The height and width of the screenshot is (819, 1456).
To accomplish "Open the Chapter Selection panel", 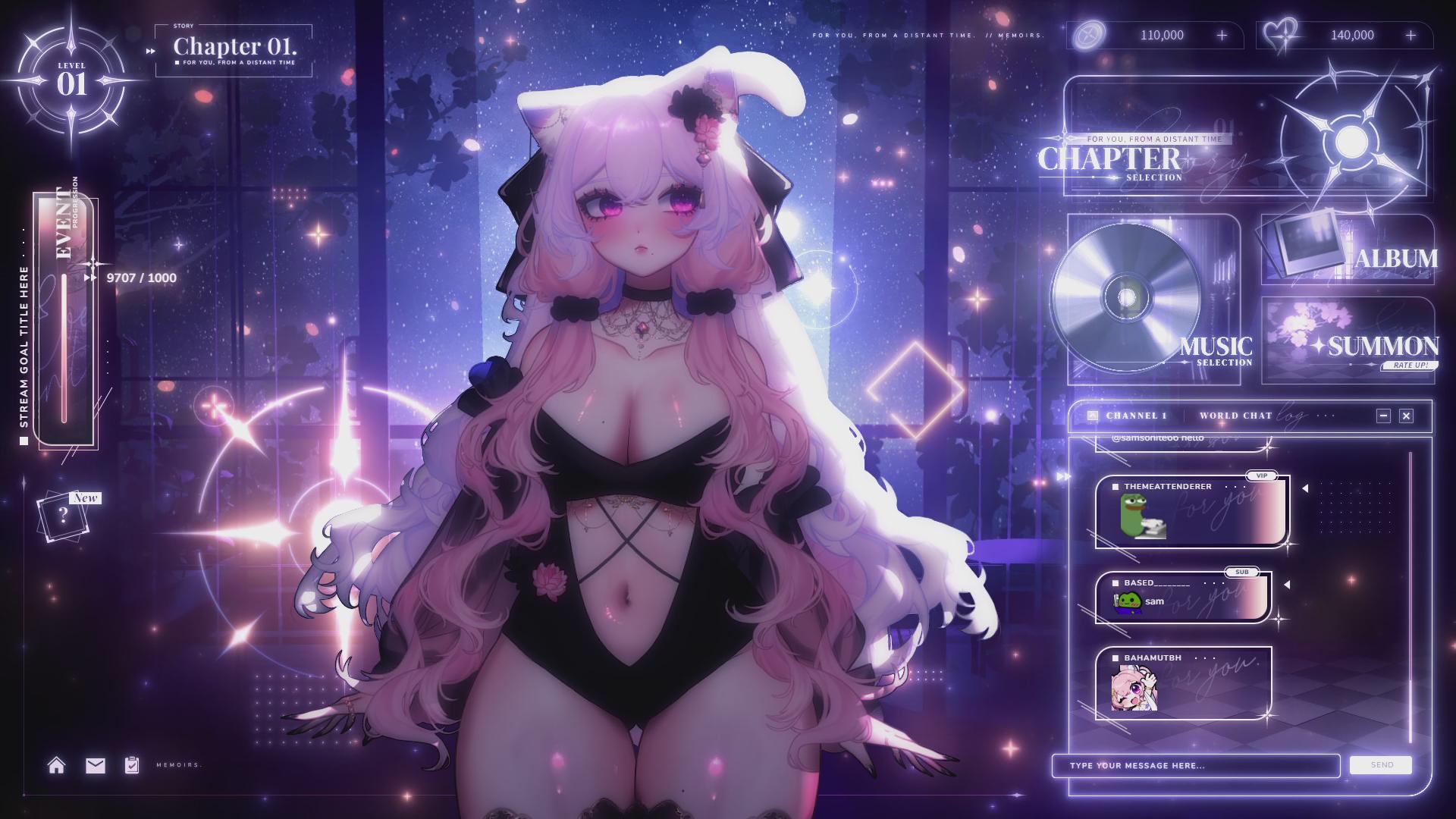I will click(x=1244, y=136).
